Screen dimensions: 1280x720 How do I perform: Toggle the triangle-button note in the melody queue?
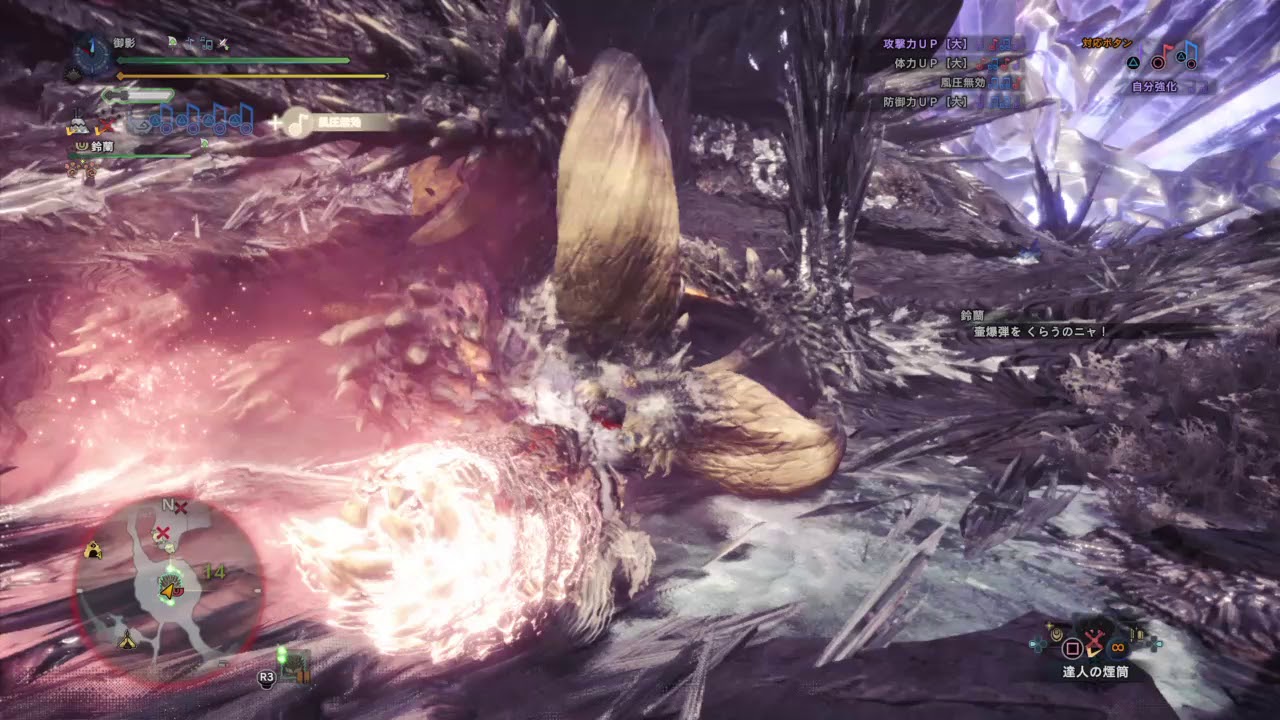point(156,122)
